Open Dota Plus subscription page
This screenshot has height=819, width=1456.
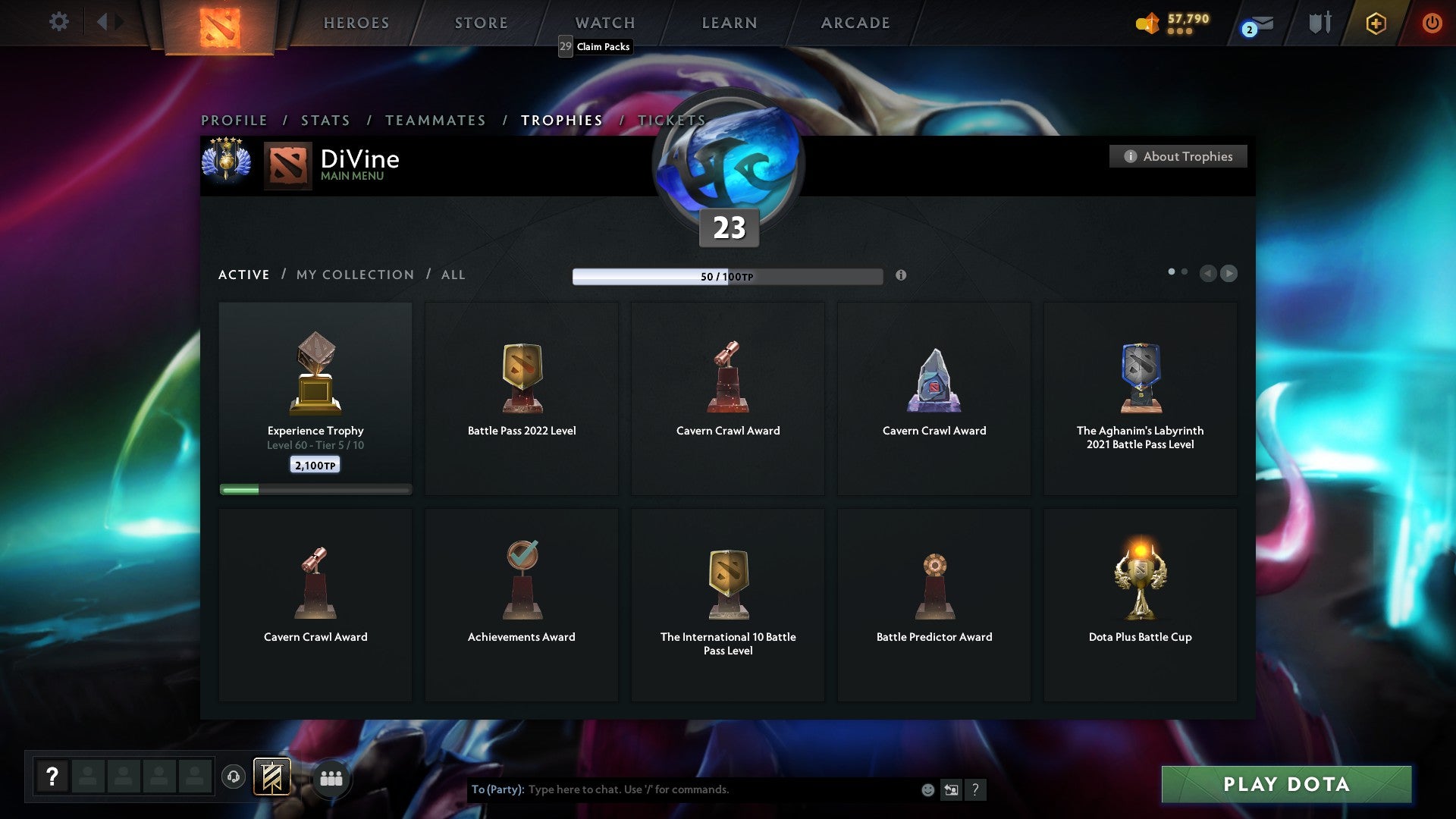pos(1375,23)
